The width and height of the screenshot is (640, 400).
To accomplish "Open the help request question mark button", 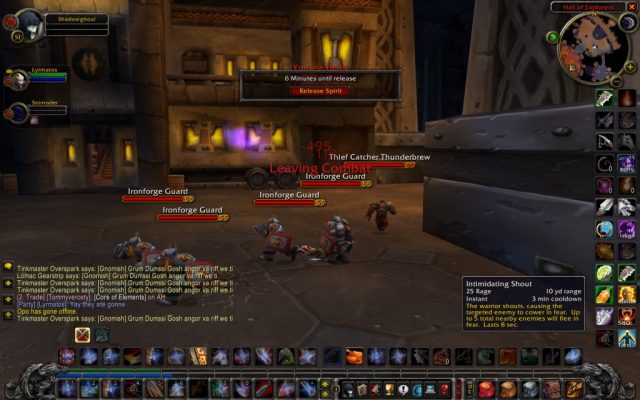I will click(x=446, y=388).
